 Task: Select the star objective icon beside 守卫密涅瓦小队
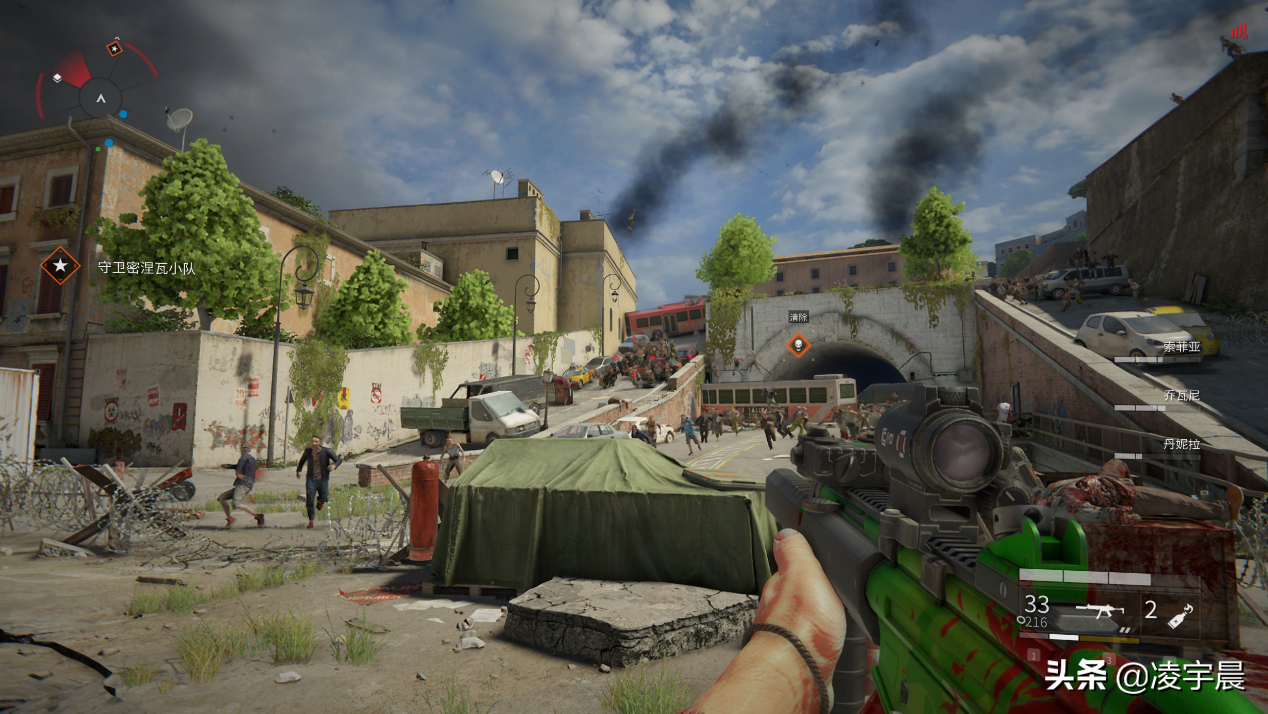coord(60,265)
